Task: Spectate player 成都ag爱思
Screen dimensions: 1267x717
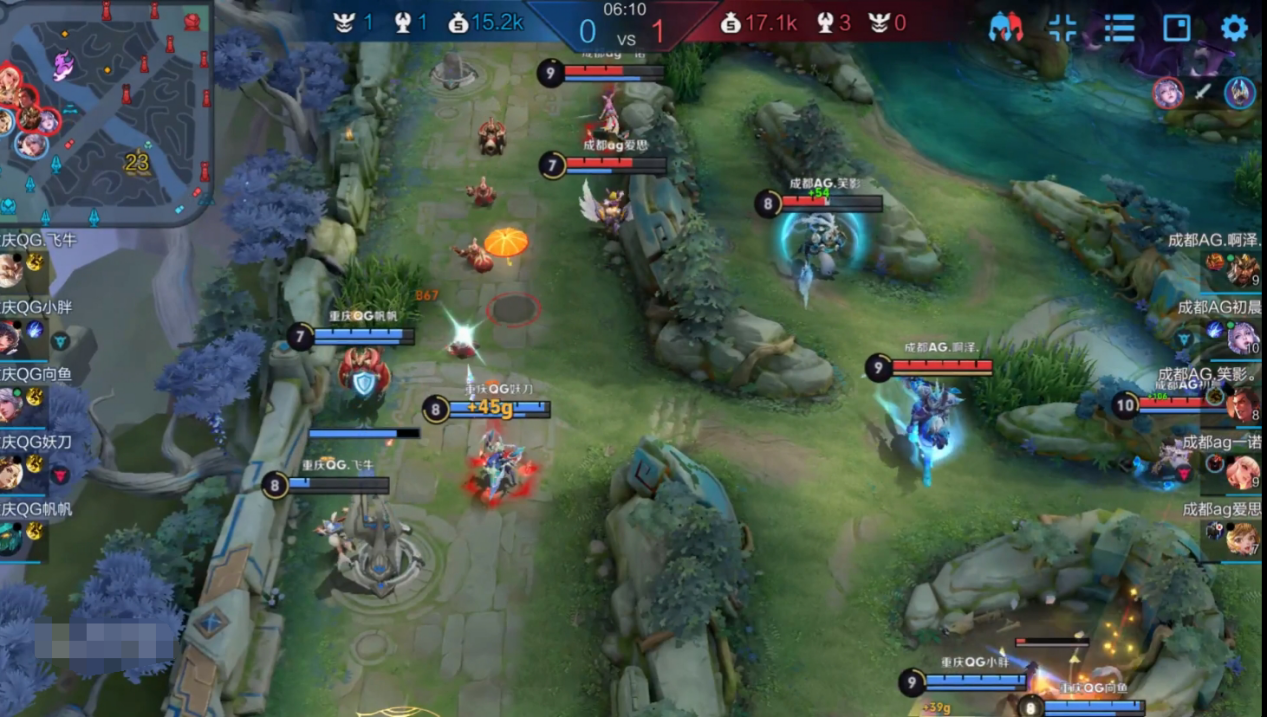Action: pos(1242,538)
